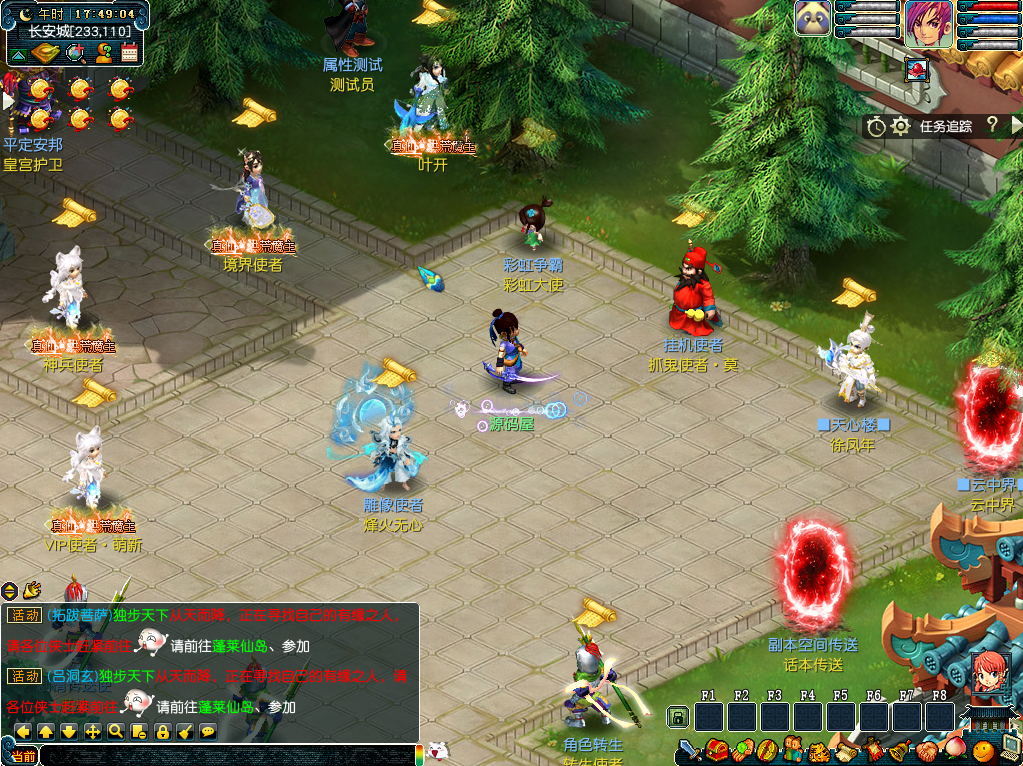This screenshot has width=1023, height=766.
Task: Click the orange helper with question mark
Action: tap(103, 52)
